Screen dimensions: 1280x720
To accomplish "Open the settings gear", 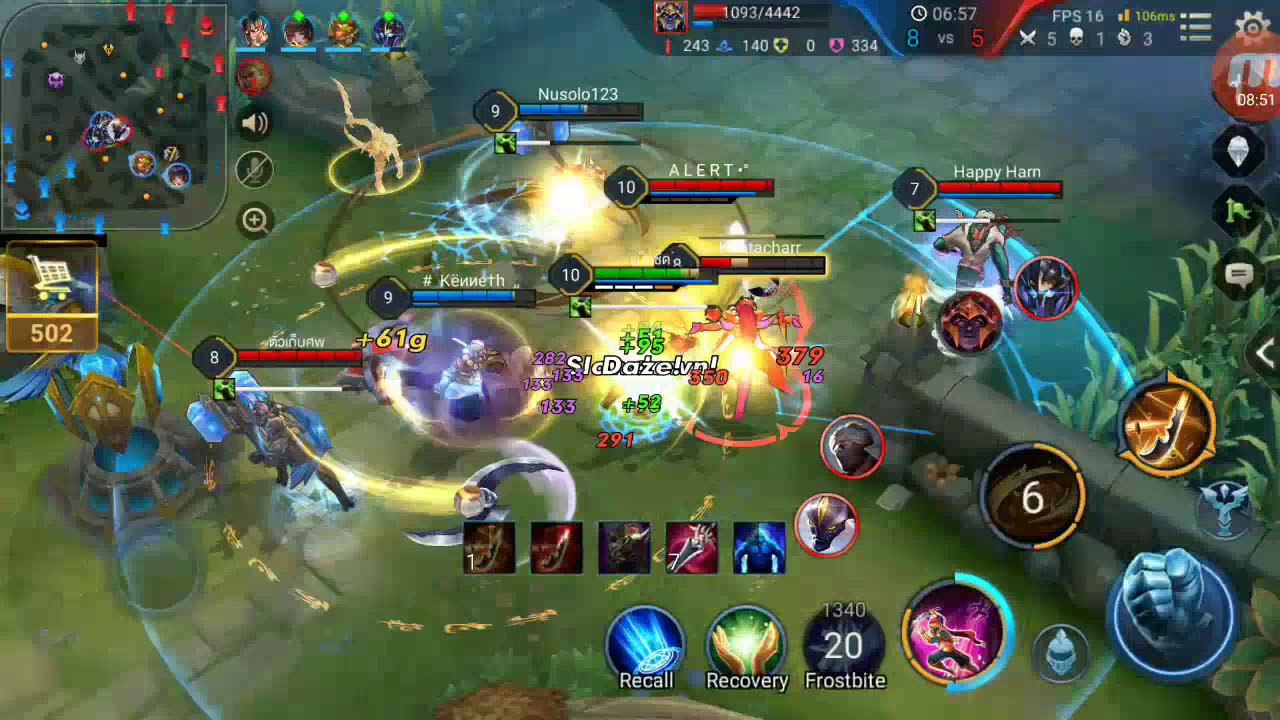I will point(1253,26).
